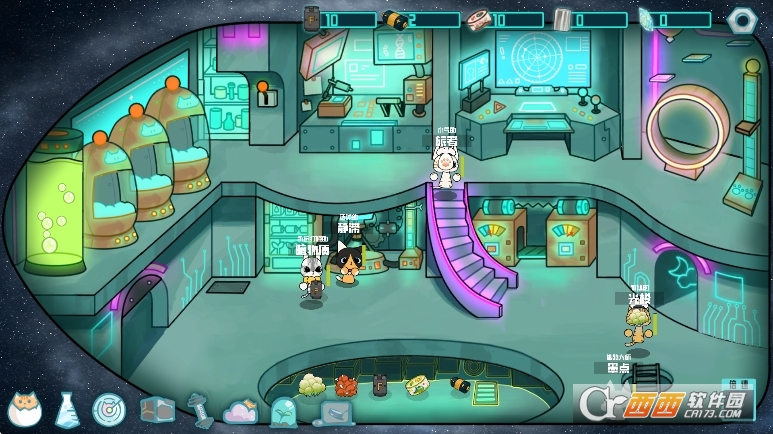Click the pink cloud icon

point(241,410)
